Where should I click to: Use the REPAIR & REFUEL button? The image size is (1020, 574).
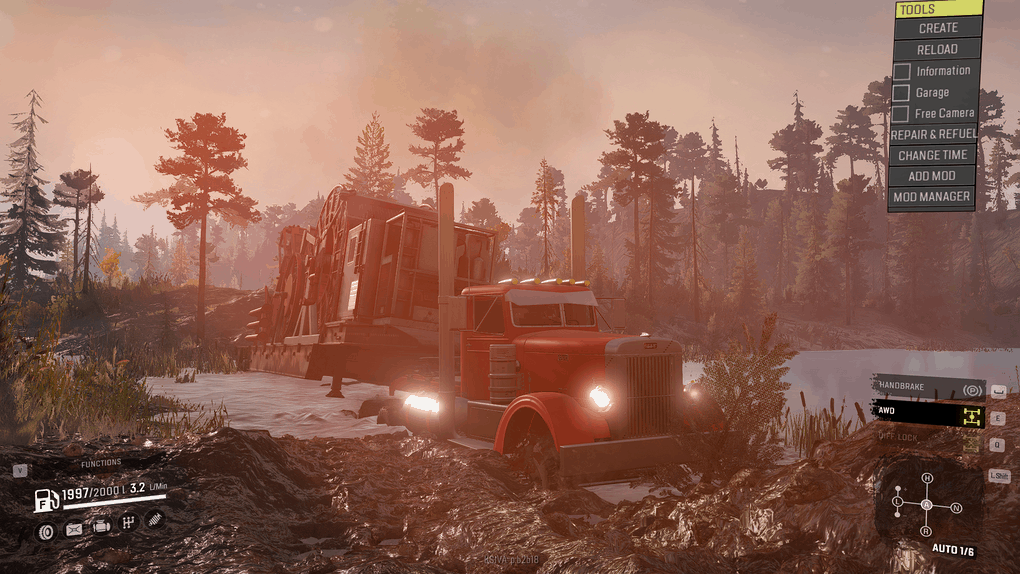click(x=932, y=134)
